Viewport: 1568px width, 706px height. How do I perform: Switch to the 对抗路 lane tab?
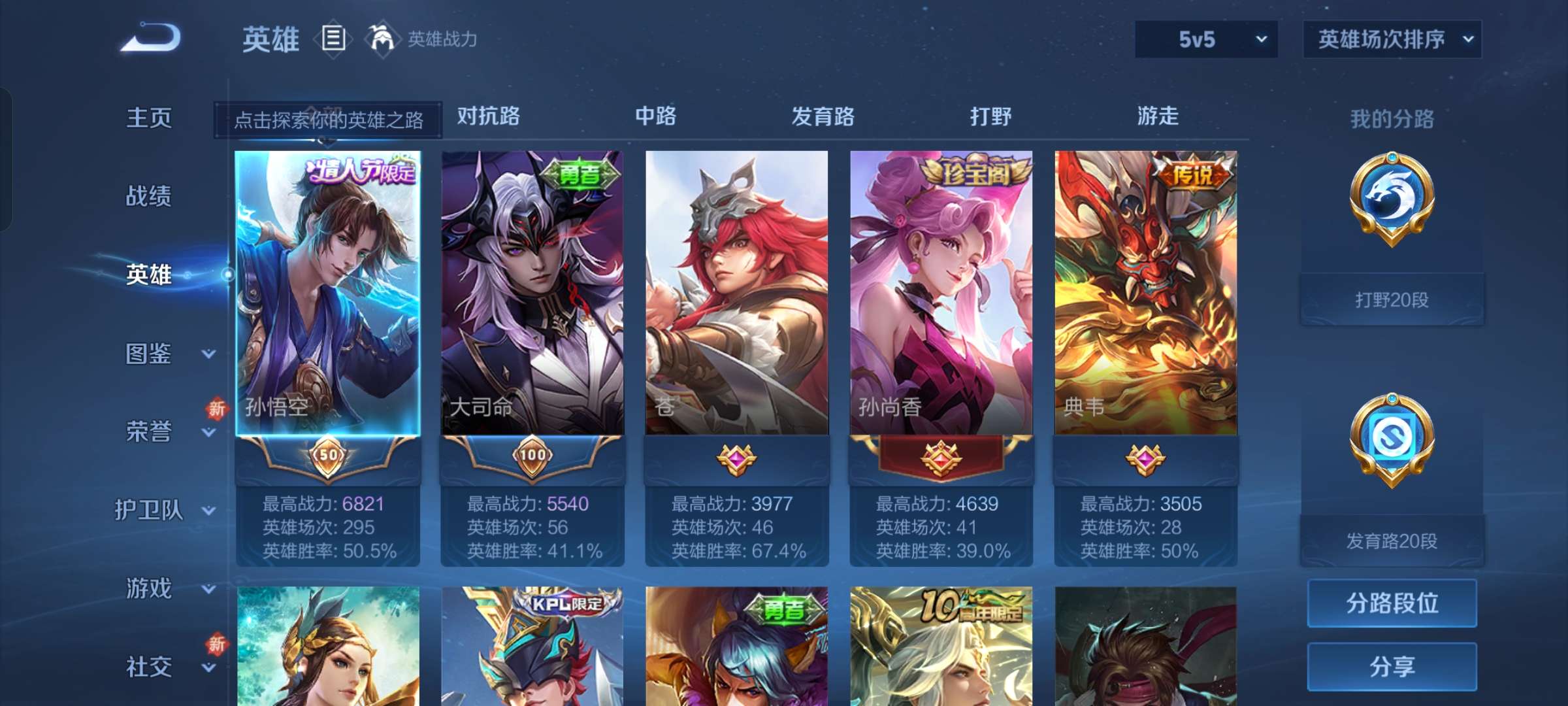(x=487, y=116)
